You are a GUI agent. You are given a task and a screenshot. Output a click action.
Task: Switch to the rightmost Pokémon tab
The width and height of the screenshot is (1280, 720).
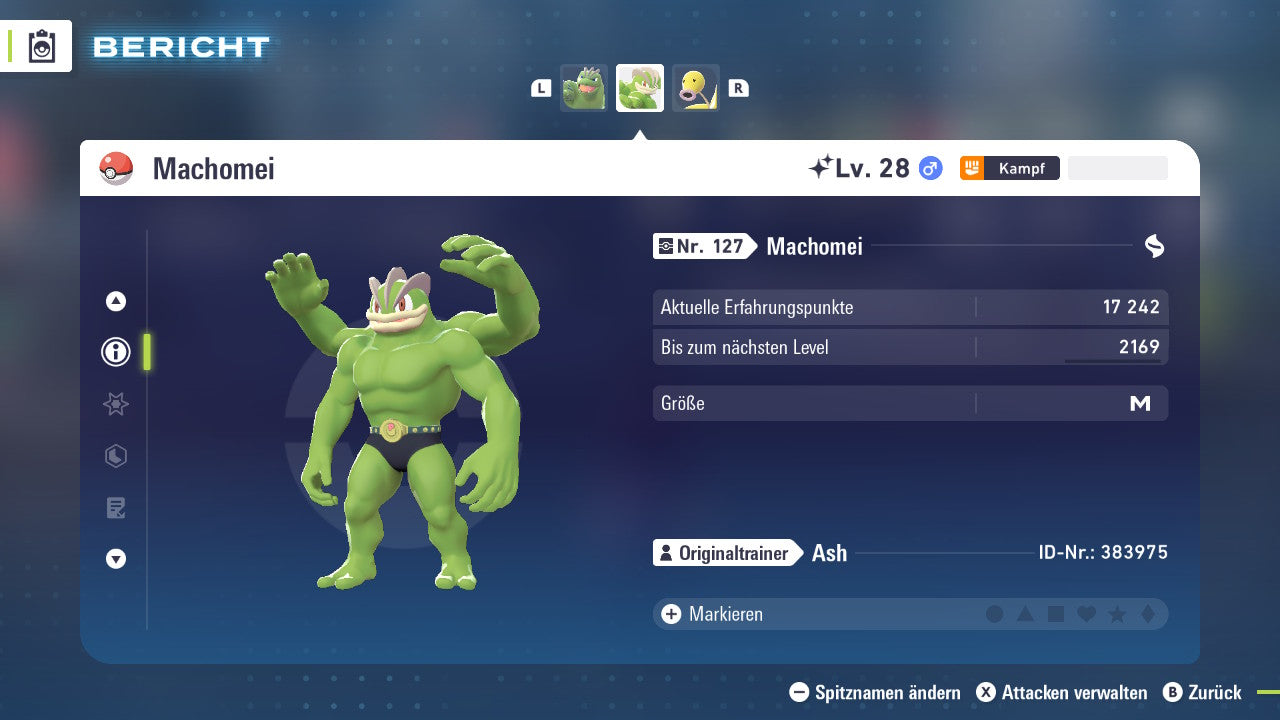pos(696,88)
